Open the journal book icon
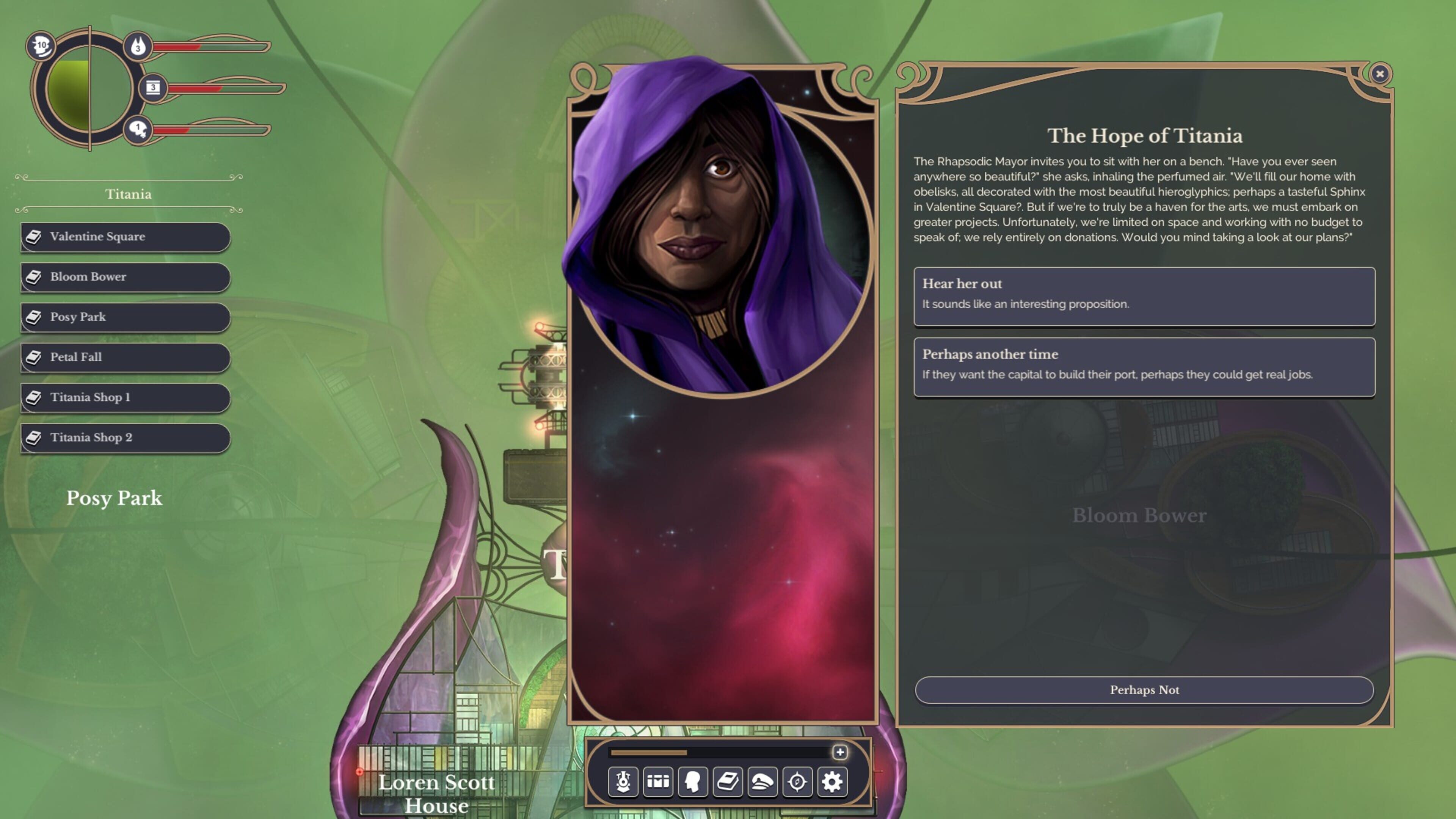This screenshot has height=819, width=1456. 728,782
